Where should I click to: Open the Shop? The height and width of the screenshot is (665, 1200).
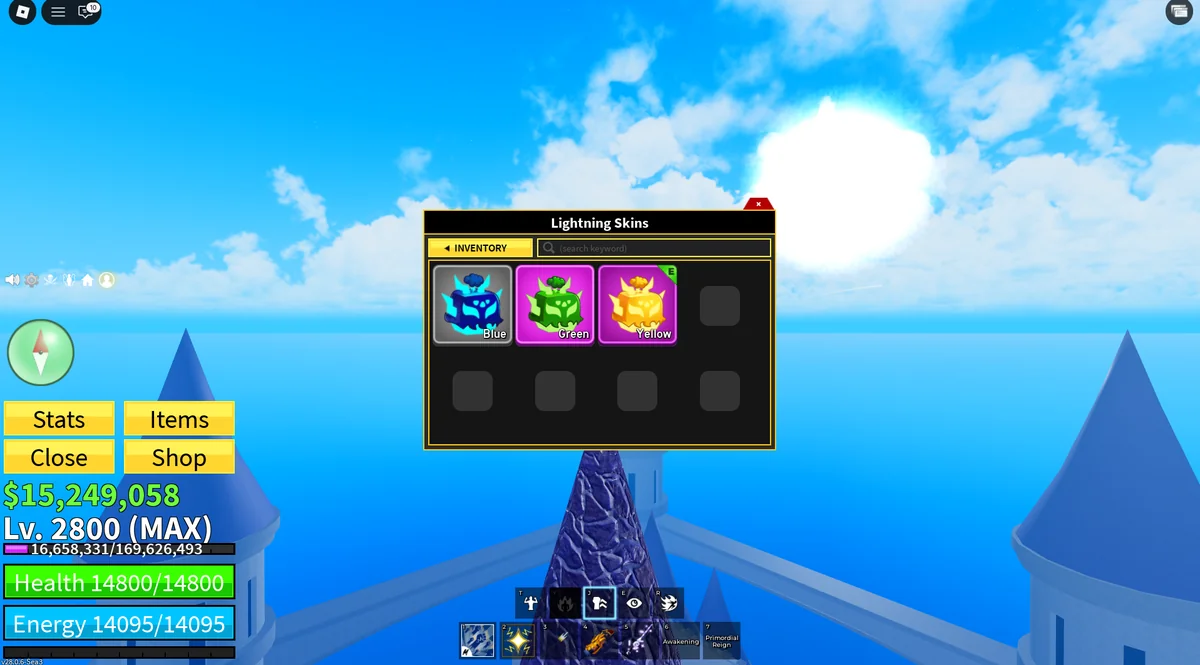[x=179, y=457]
